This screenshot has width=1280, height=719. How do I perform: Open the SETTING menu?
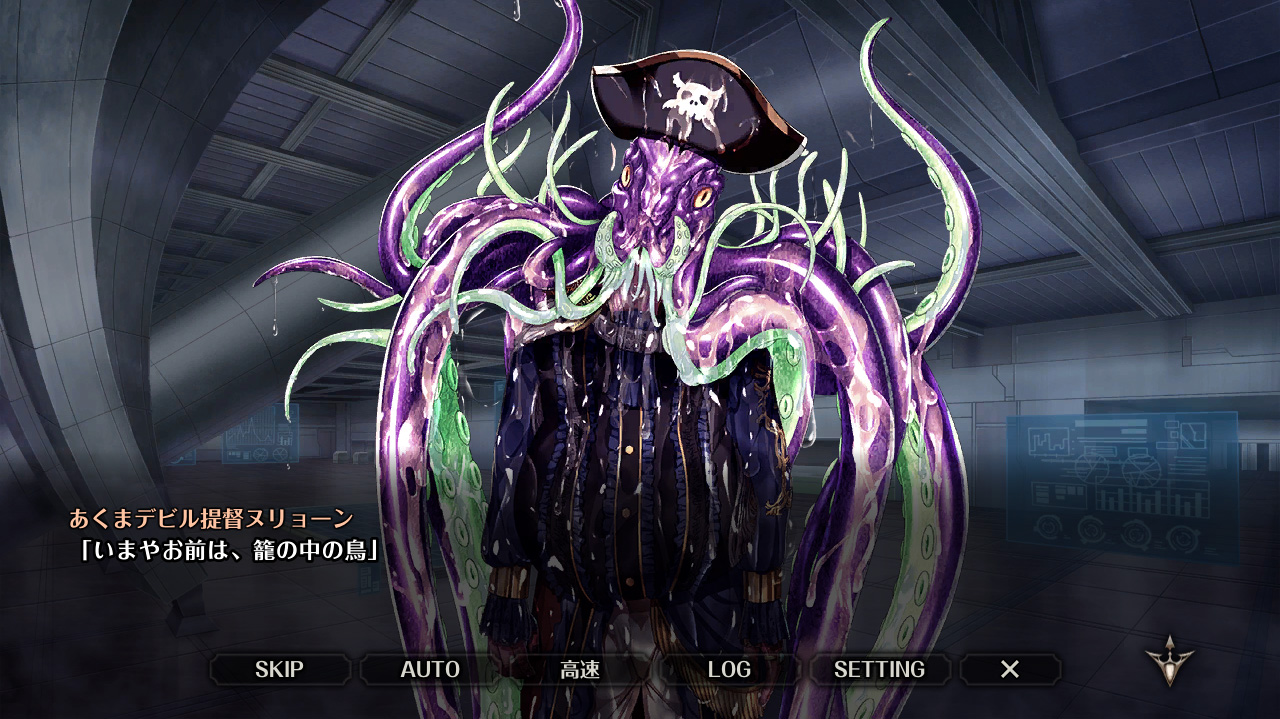(879, 669)
